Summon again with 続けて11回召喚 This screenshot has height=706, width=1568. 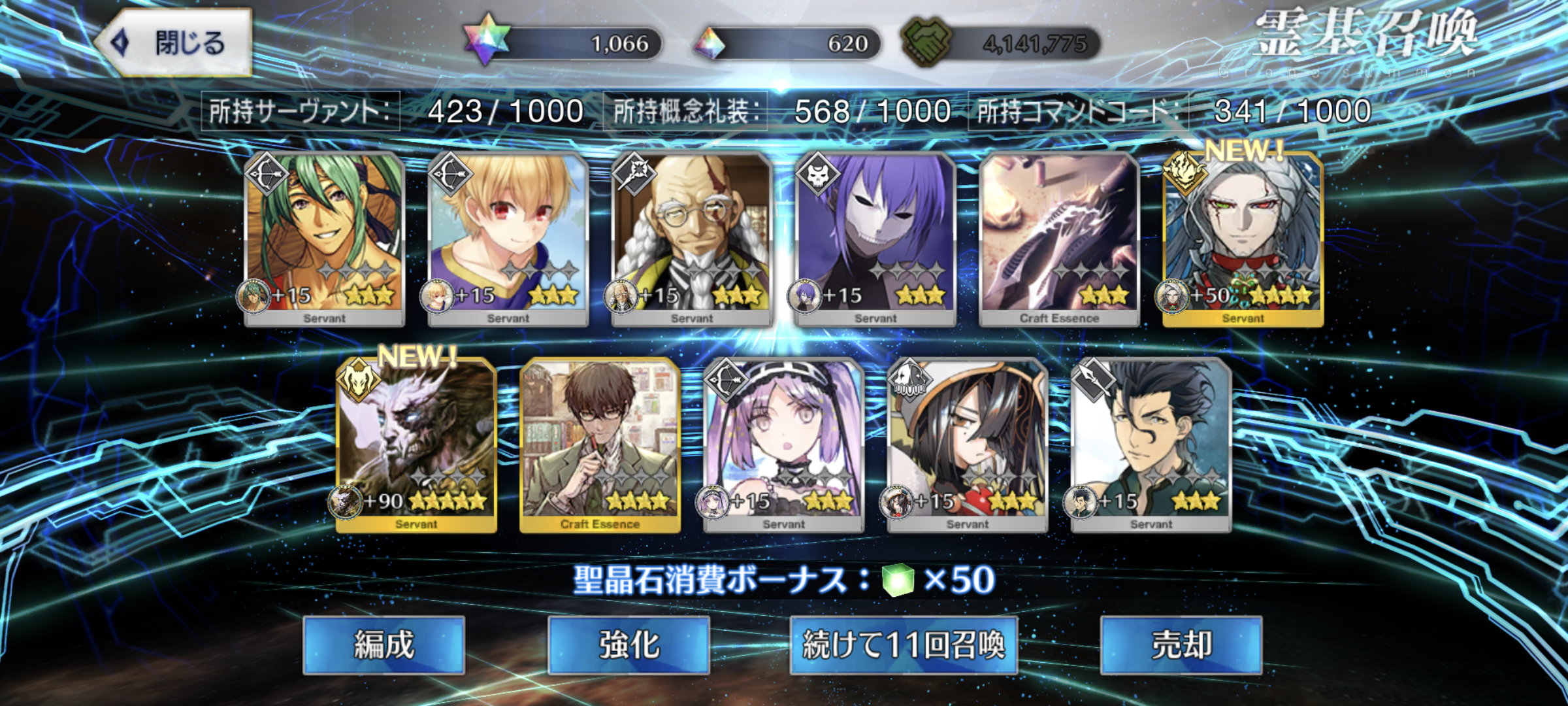tap(904, 645)
